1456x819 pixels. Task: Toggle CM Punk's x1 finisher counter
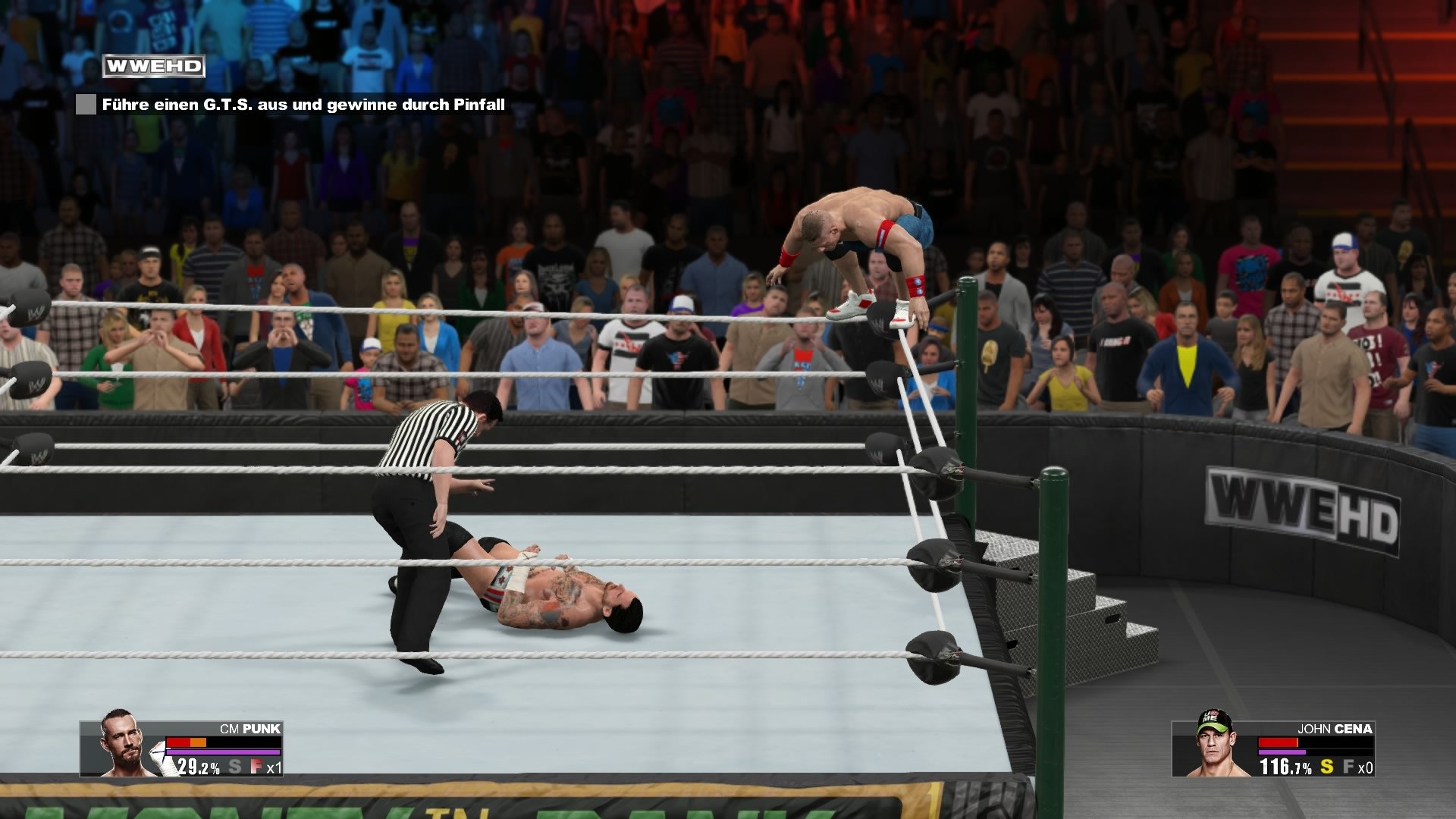pyautogui.click(x=275, y=767)
